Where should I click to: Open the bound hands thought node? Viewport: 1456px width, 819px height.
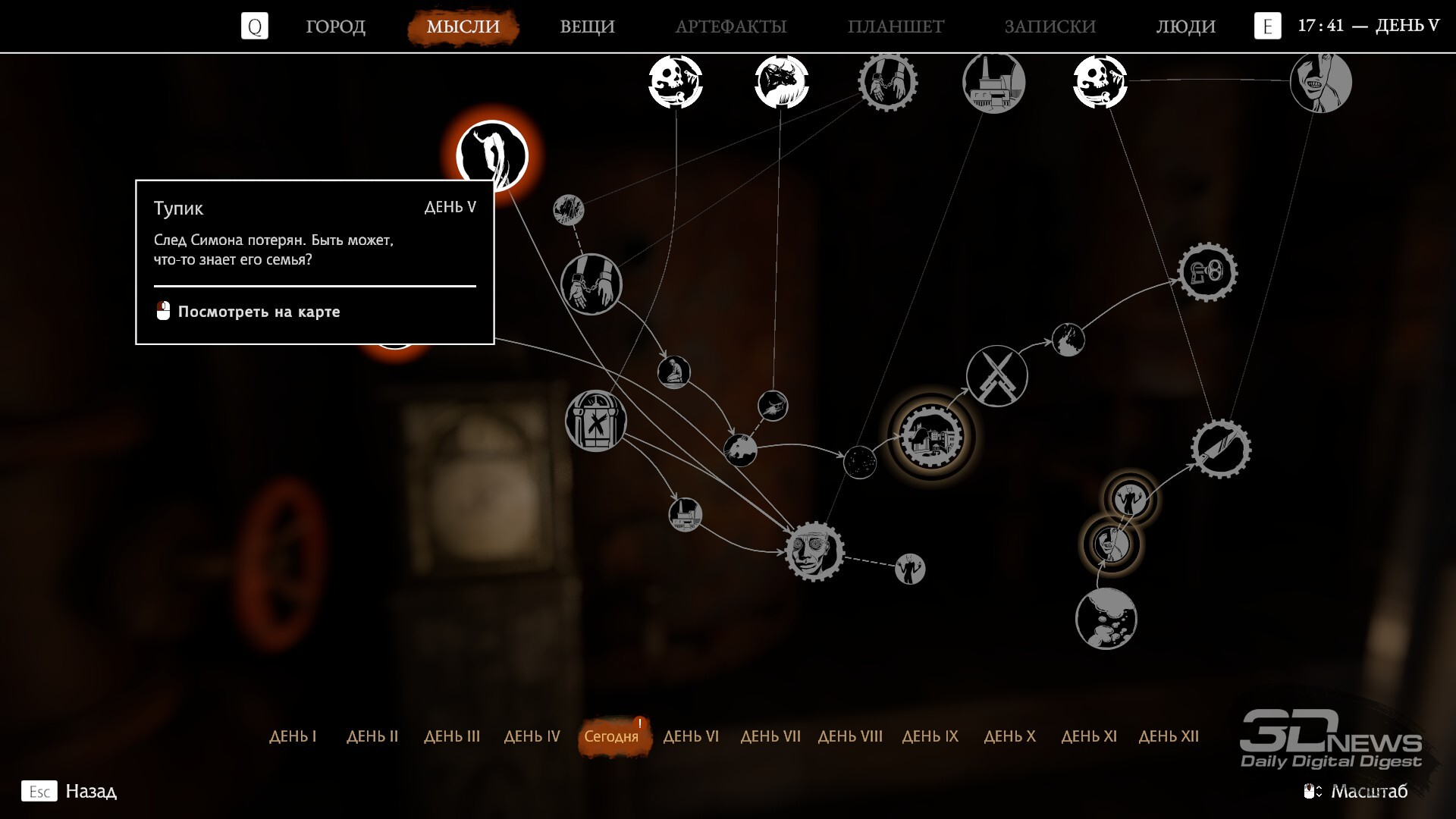coord(591,284)
